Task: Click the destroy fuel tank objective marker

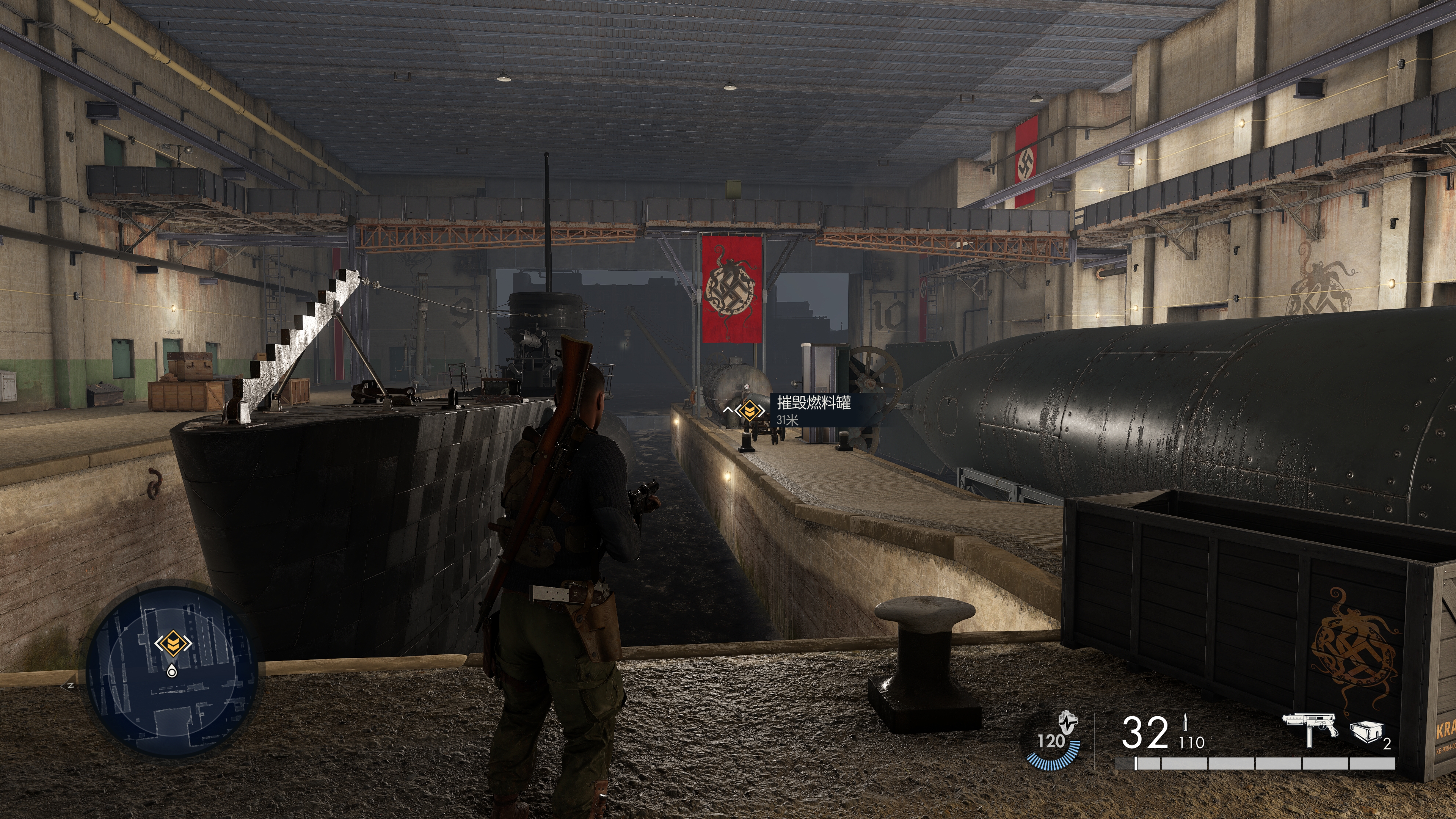Action: coord(750,410)
